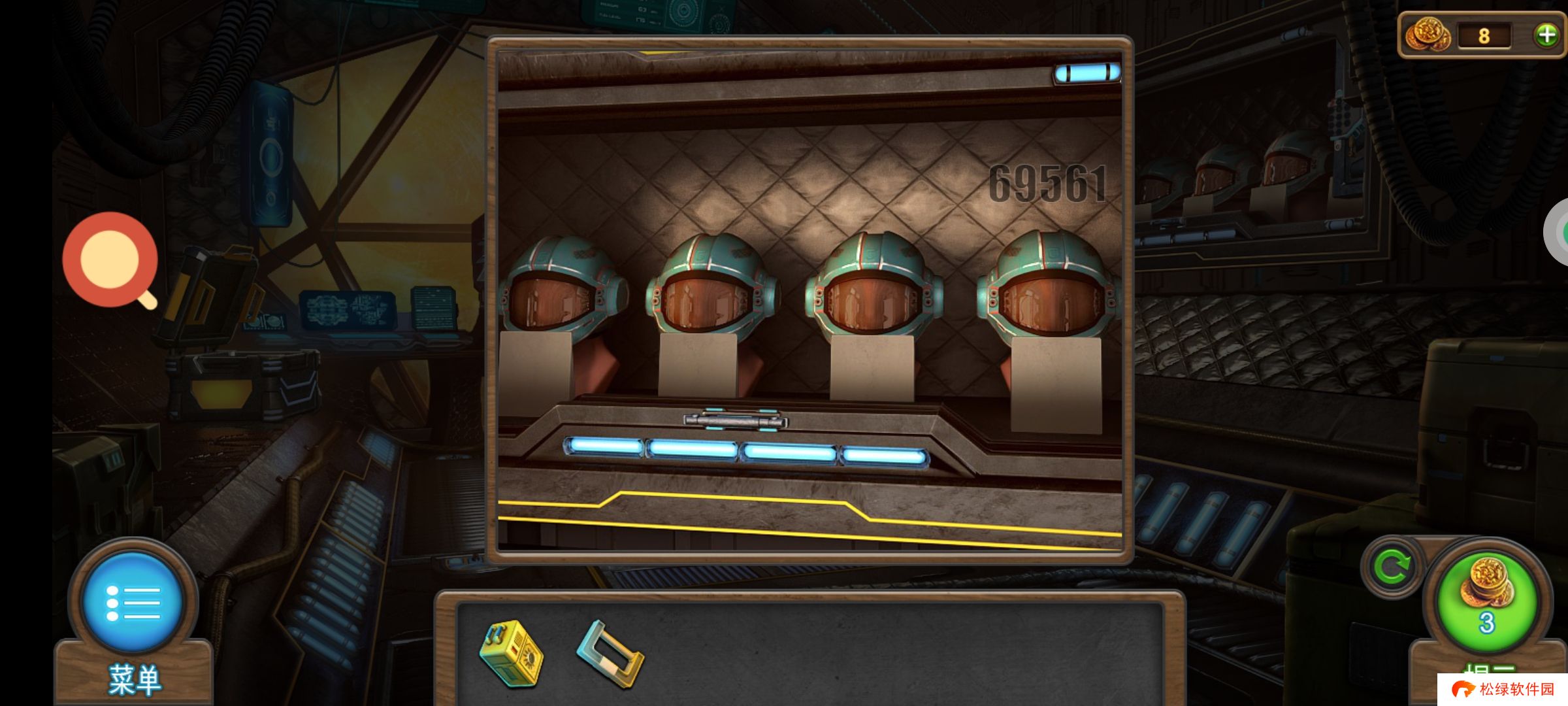Select the yellow battery box inventory item
Screen dimensions: 1568x706
coord(512,654)
